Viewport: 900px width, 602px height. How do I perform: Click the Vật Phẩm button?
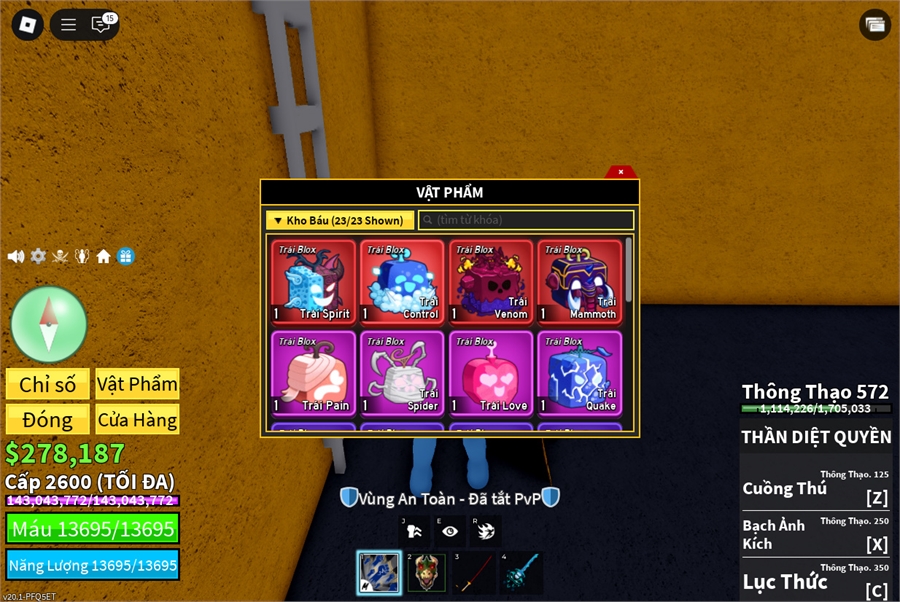click(x=137, y=385)
